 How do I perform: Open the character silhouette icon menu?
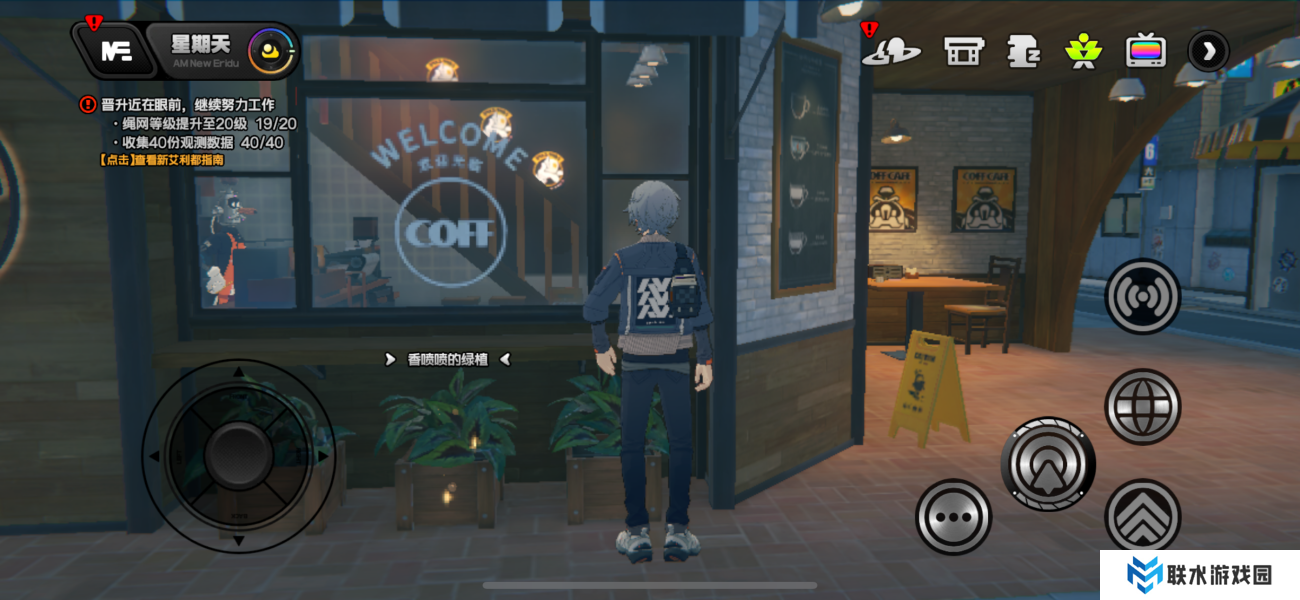click(x=1023, y=51)
